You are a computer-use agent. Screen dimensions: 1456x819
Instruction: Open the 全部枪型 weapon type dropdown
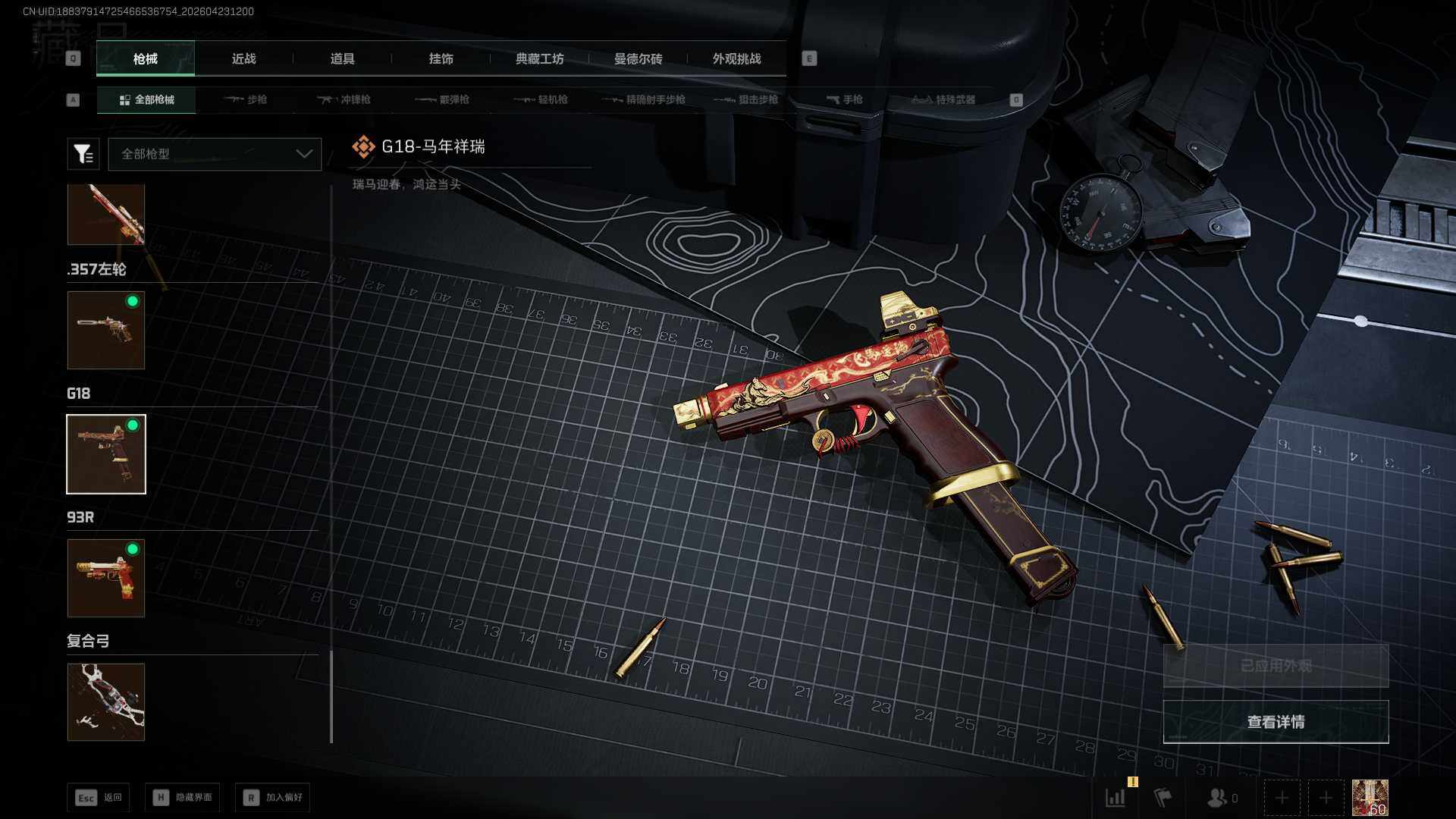click(x=215, y=154)
